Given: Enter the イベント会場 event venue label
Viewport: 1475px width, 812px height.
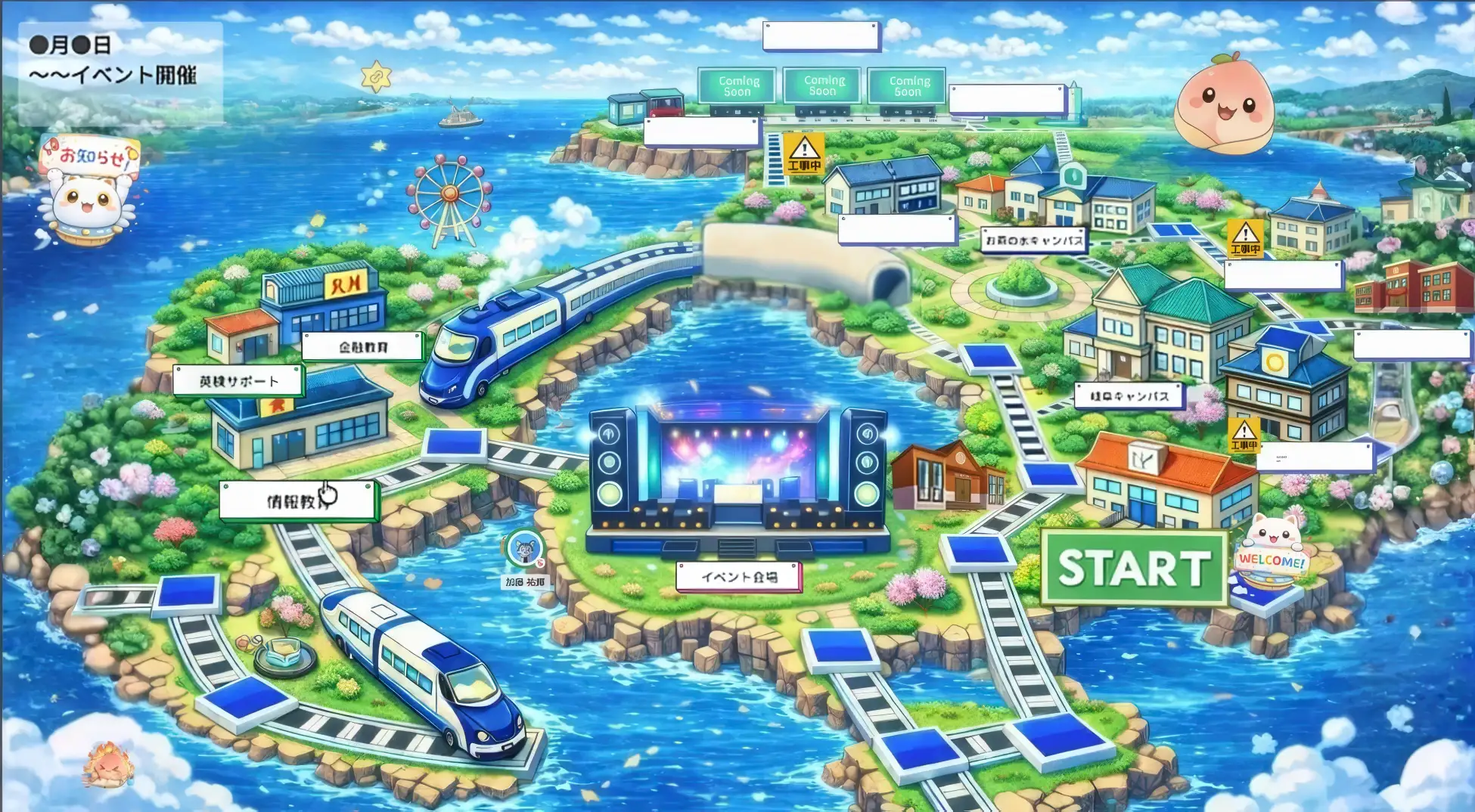Looking at the screenshot, I should point(738,577).
